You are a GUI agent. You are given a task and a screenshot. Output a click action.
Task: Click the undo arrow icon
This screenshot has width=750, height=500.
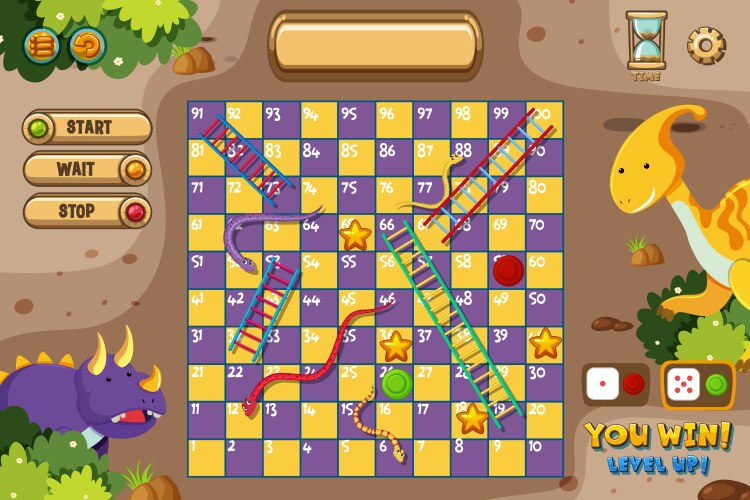click(87, 45)
